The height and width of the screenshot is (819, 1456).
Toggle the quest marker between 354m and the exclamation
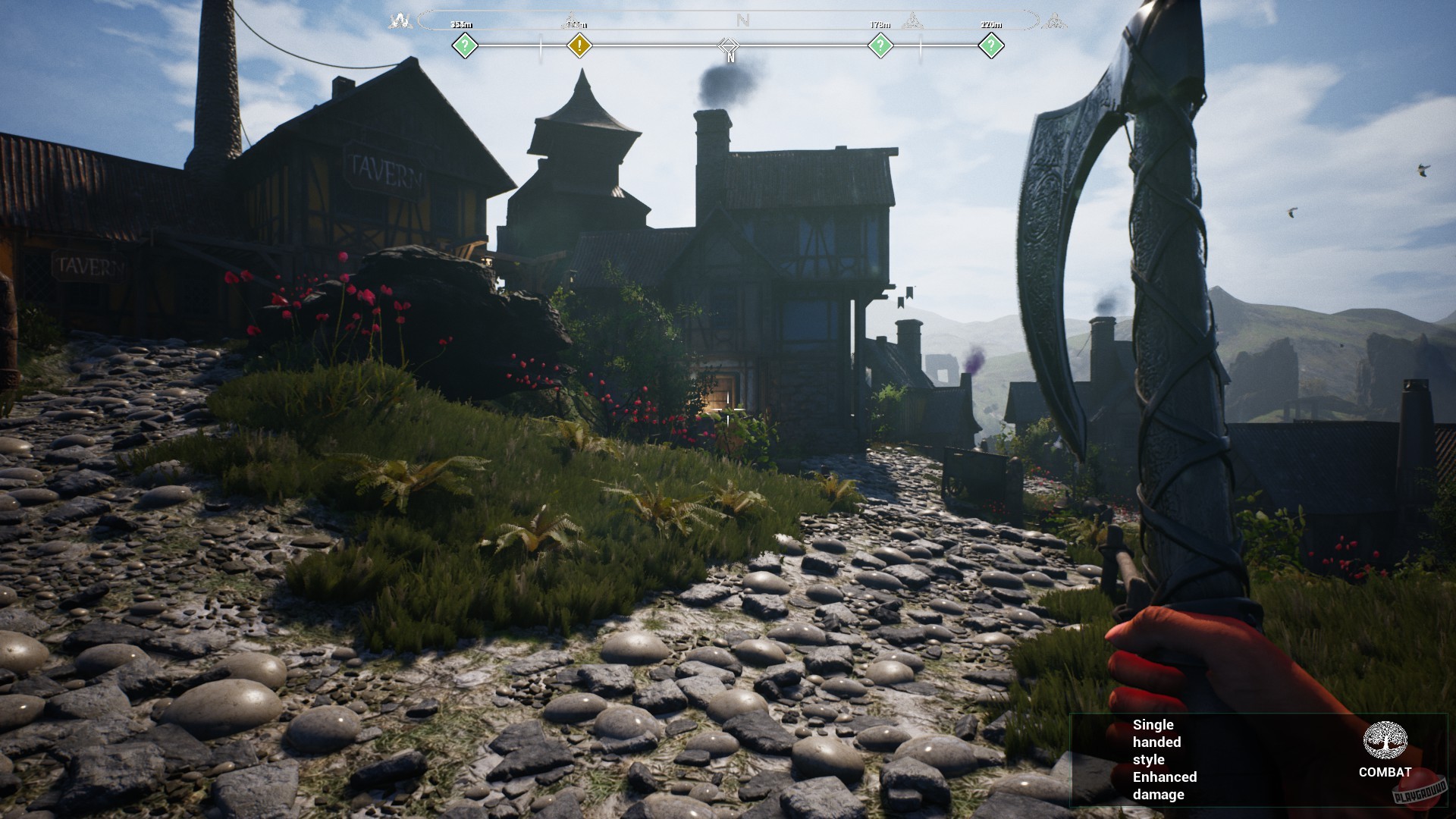tap(539, 45)
